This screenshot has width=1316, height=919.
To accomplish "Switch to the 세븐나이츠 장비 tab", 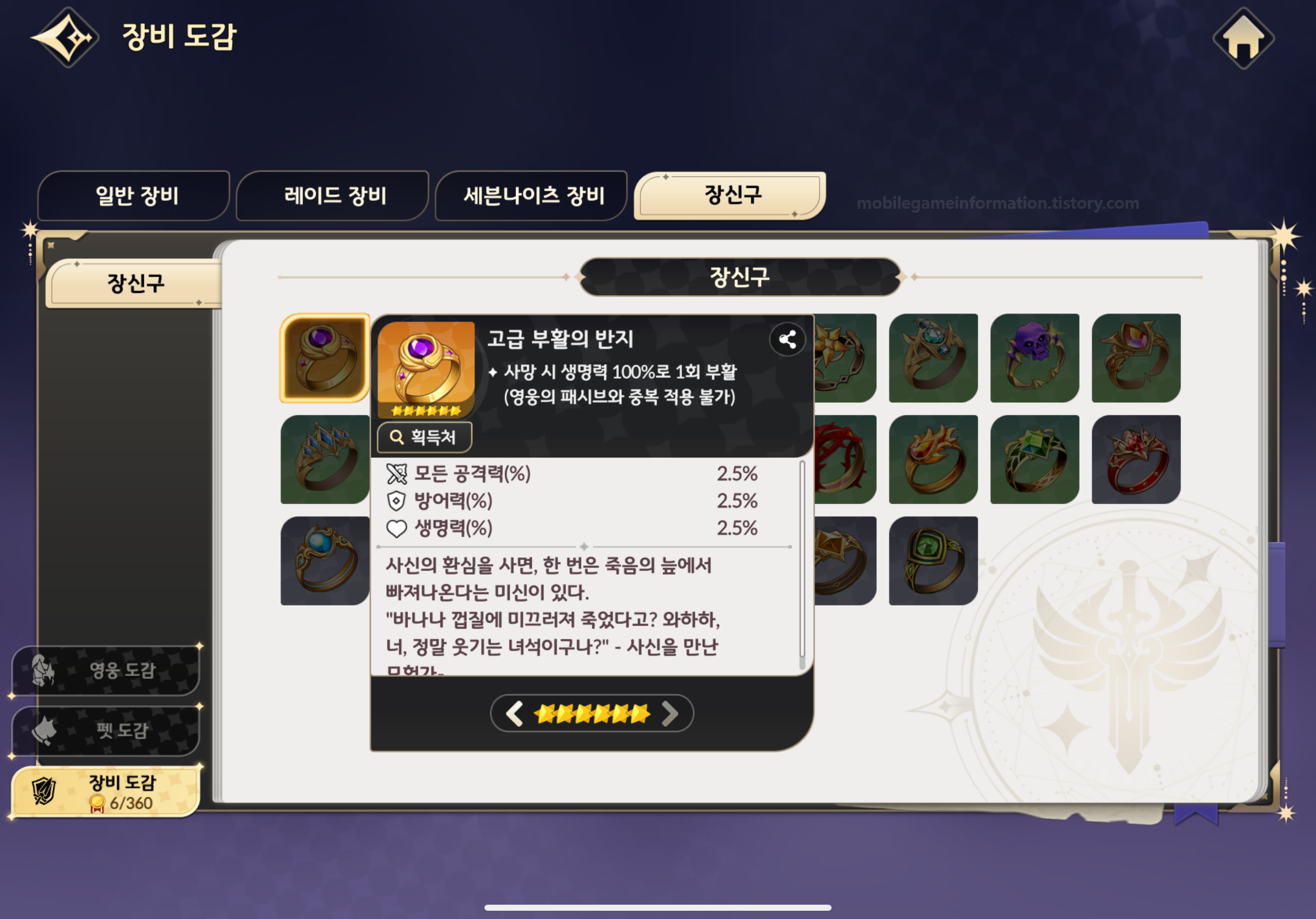I will pos(530,196).
